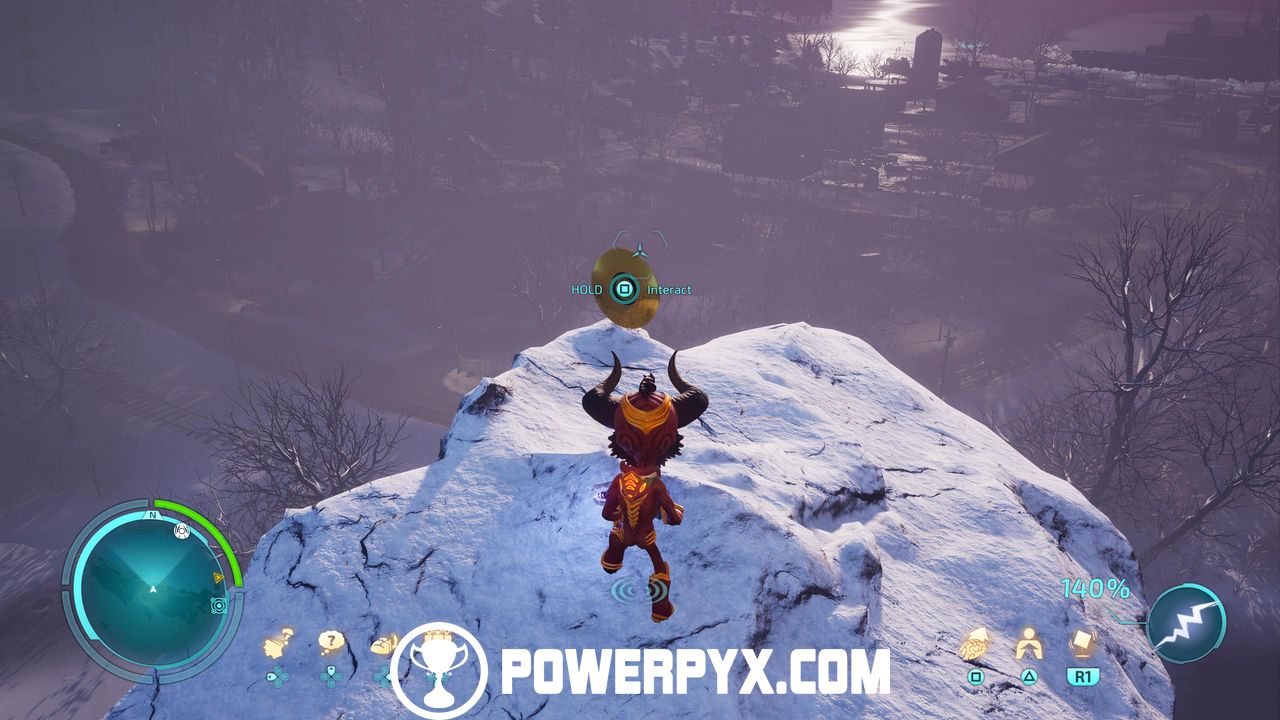Activate the brain extract ability icon
The width and height of the screenshot is (1280, 720).
tap(975, 645)
